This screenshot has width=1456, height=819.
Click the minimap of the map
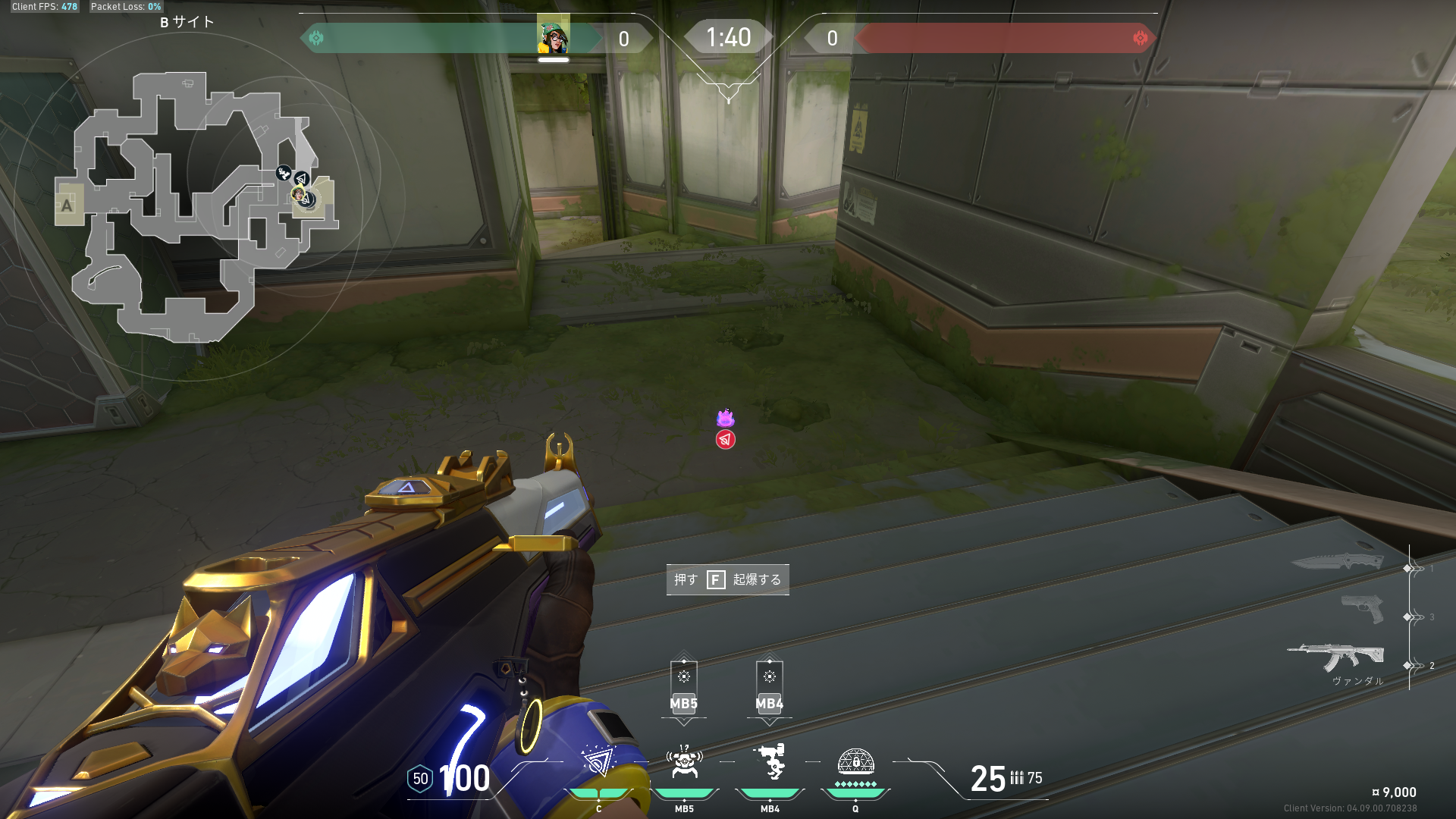(196, 205)
